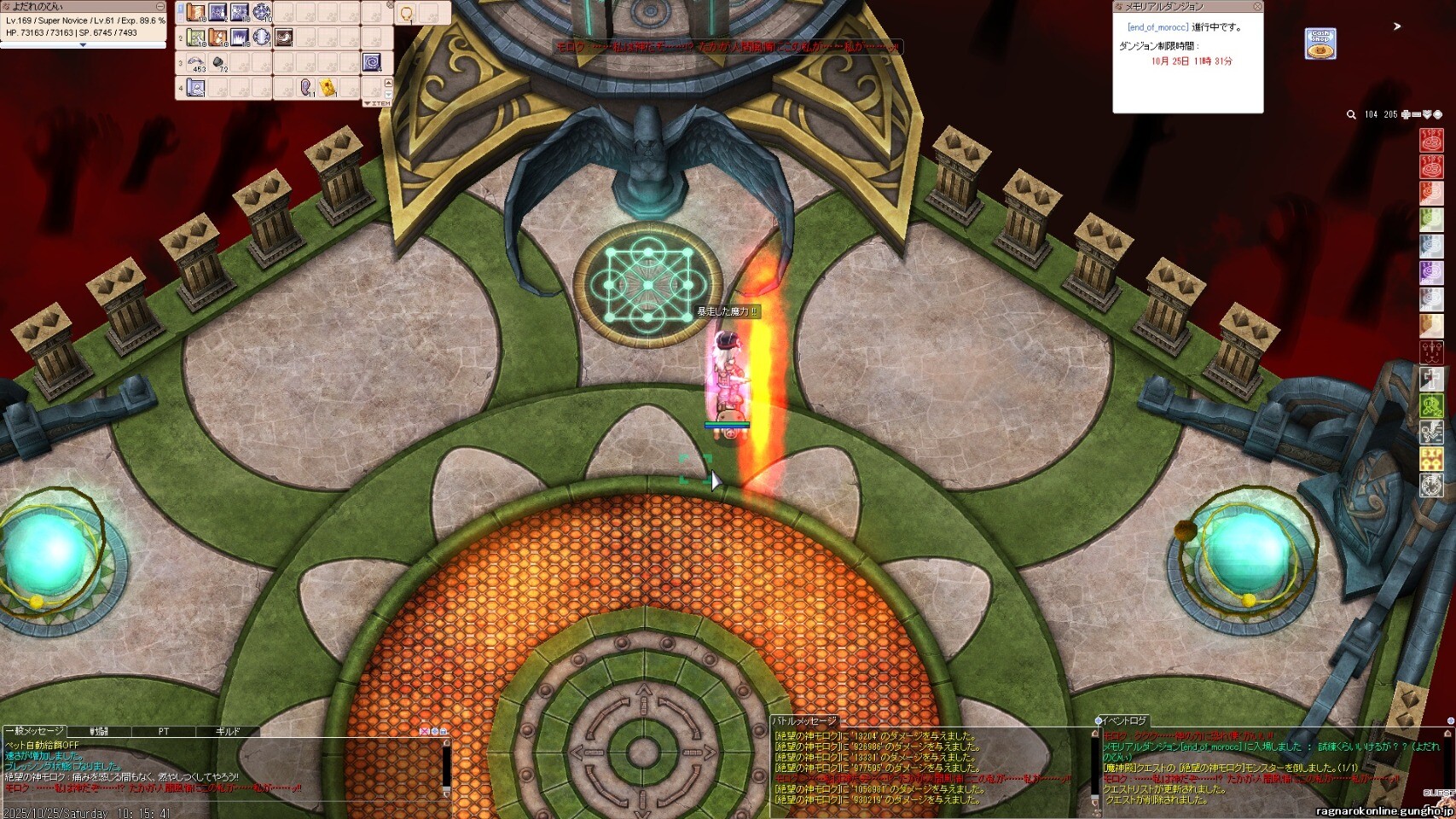Use the dark stone item with 72 count
1456x819 pixels.
click(x=218, y=62)
